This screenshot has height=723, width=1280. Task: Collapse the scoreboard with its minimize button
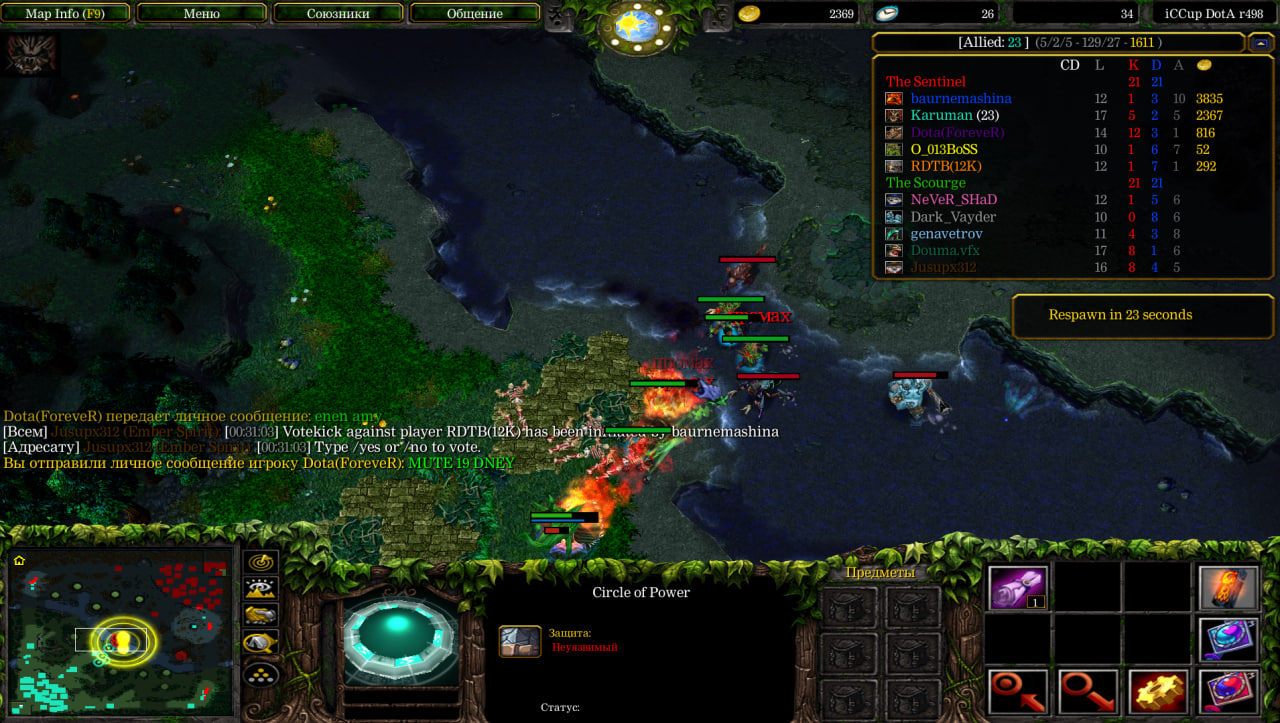pos(1260,43)
